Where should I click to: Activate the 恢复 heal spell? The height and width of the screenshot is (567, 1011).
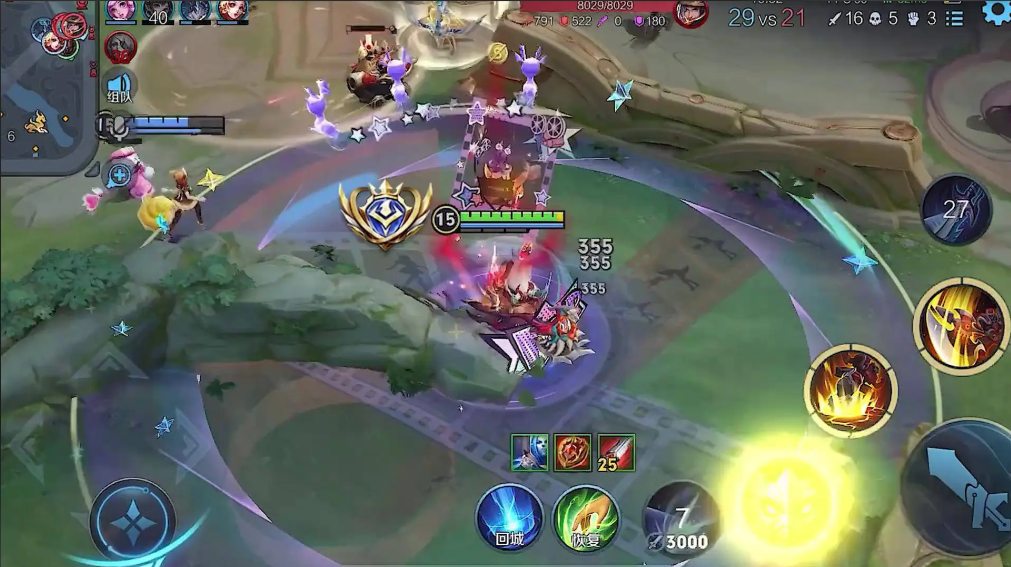tap(586, 517)
